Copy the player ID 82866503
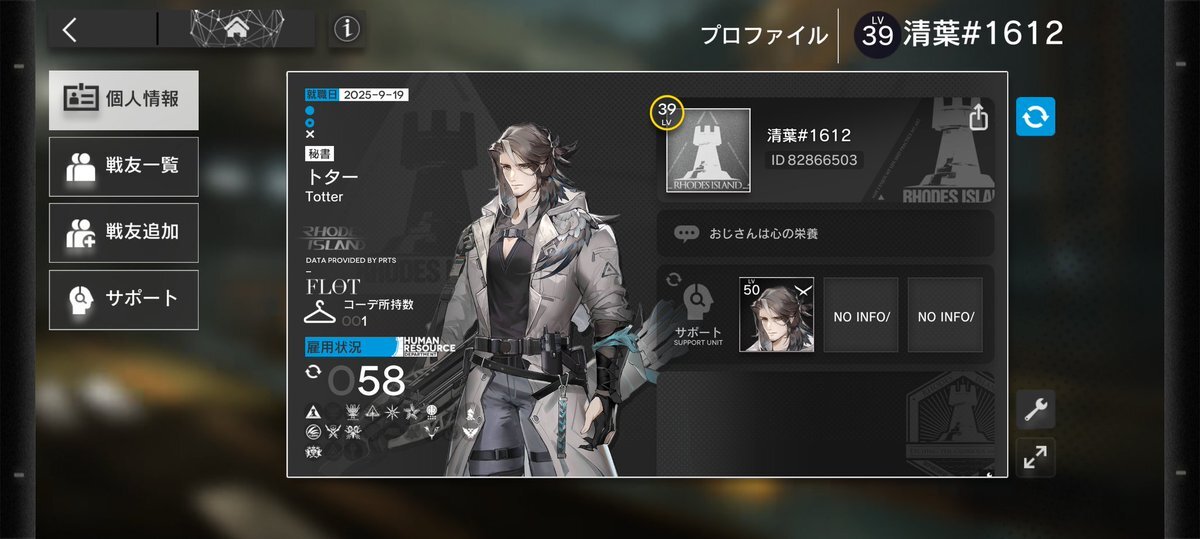This screenshot has width=1200, height=539. 812,160
